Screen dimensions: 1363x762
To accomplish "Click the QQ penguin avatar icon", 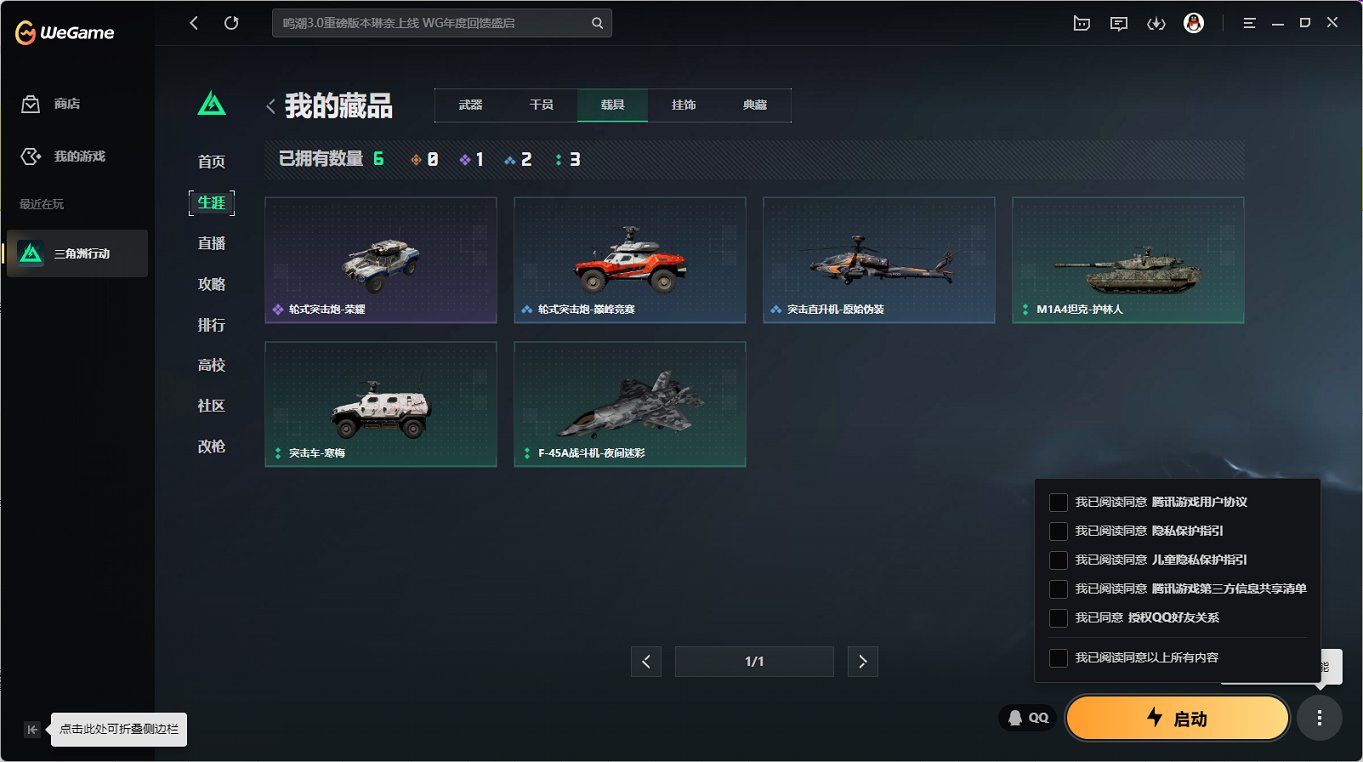I will 1196,22.
